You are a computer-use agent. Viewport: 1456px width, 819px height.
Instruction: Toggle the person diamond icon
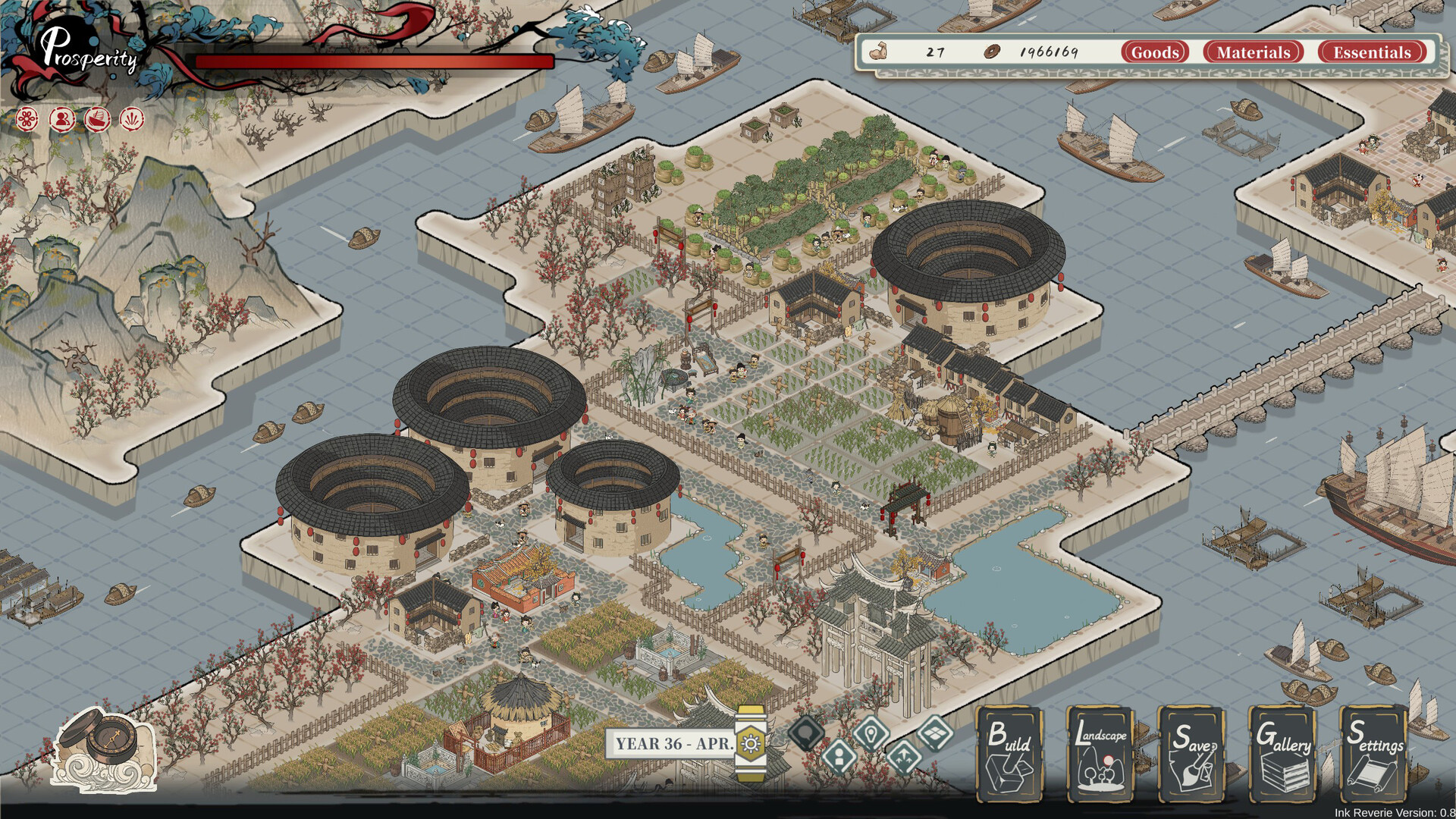click(x=839, y=756)
